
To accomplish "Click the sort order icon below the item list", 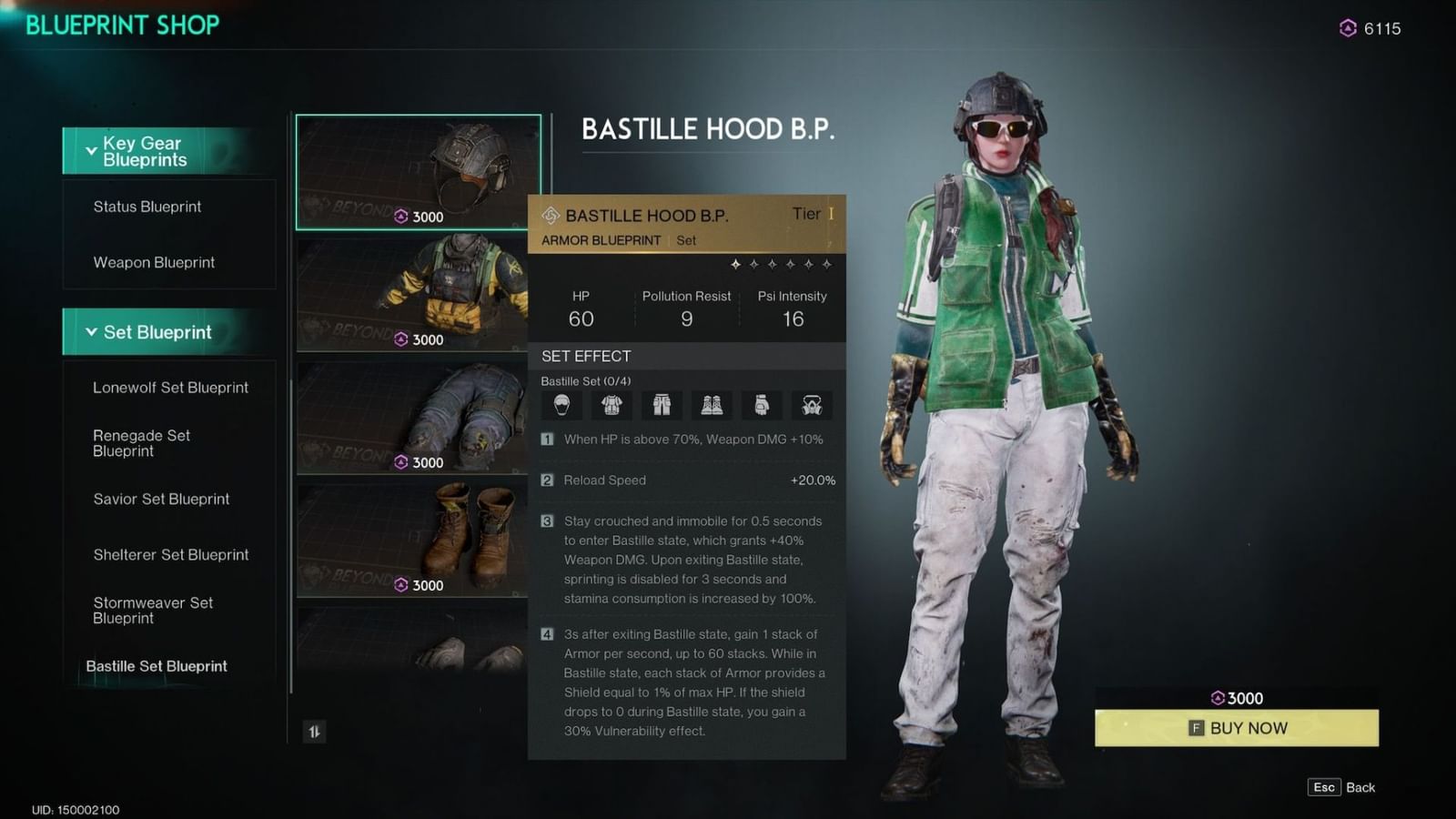I will pos(314,732).
